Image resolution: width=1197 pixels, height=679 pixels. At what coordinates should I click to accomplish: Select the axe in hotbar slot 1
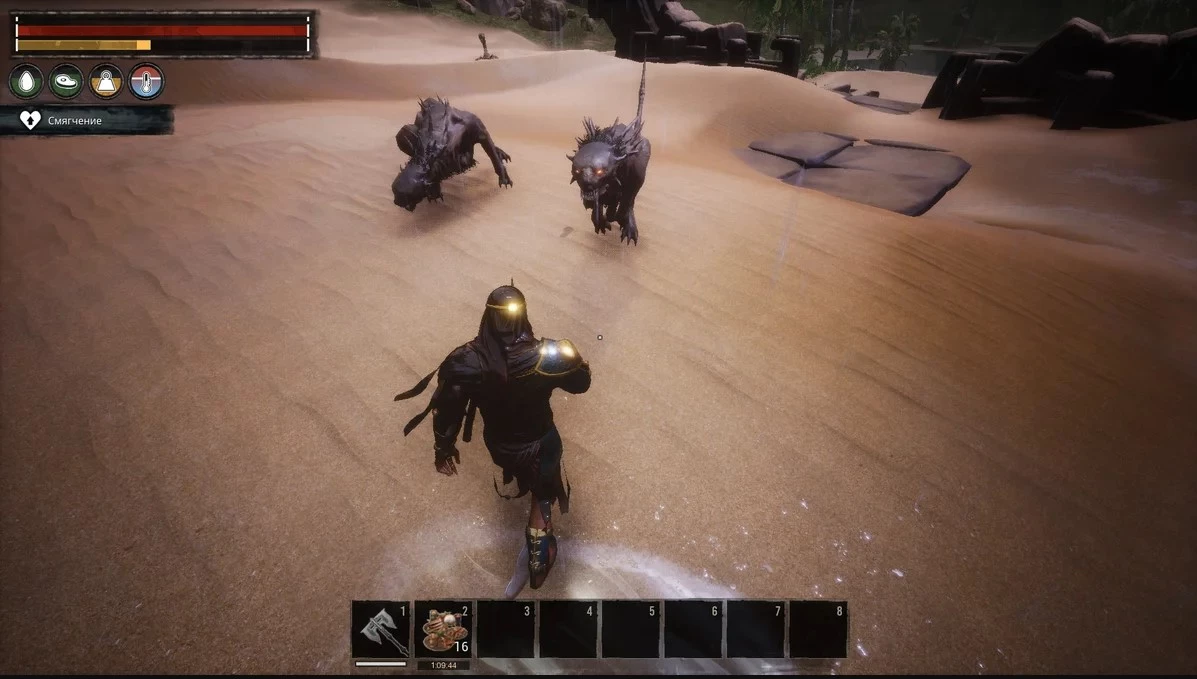[x=381, y=629]
